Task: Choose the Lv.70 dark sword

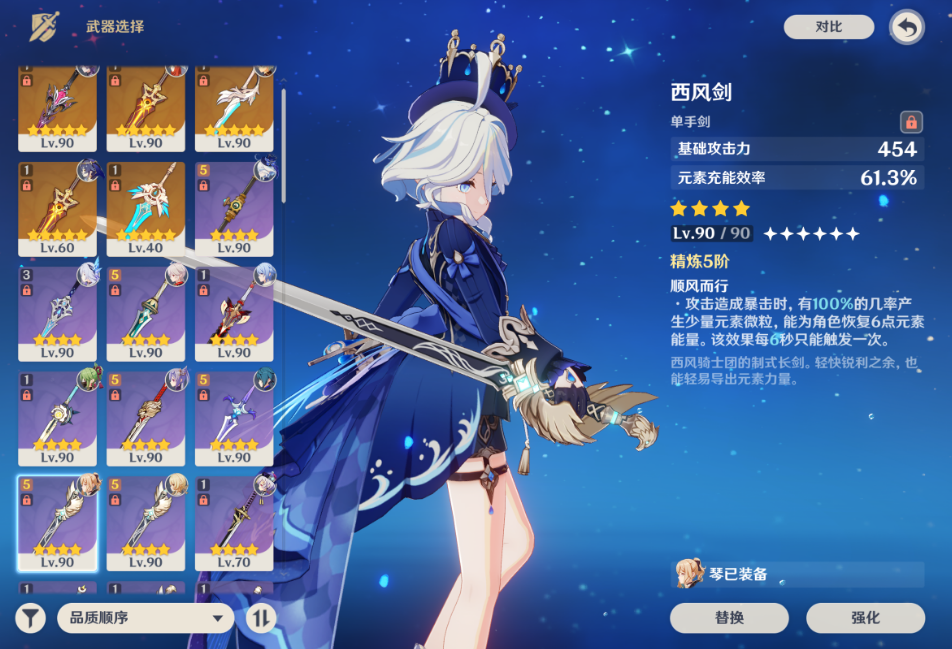Action: [234, 522]
